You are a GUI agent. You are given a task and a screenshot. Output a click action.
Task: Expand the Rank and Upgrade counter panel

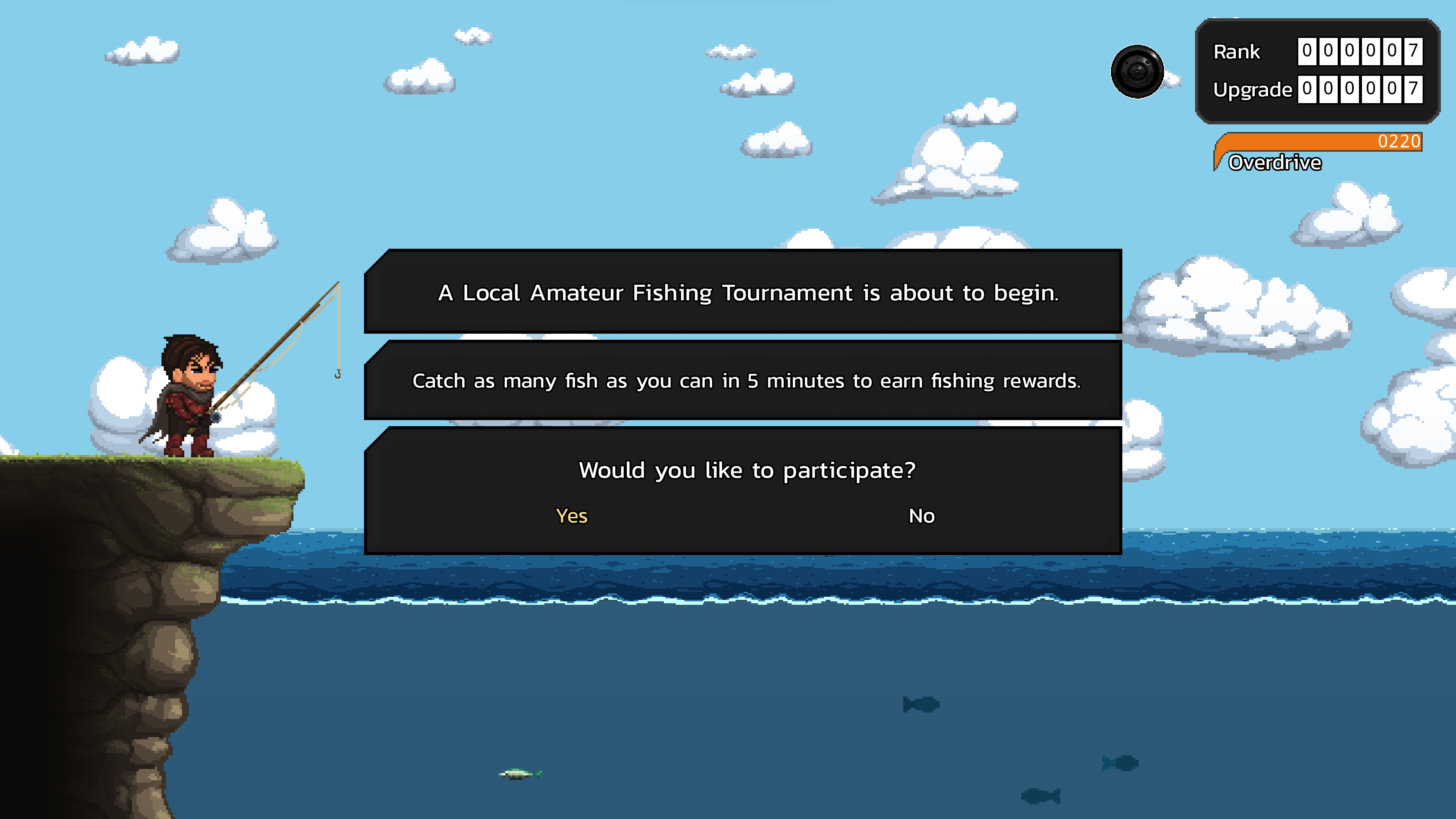click(1311, 71)
